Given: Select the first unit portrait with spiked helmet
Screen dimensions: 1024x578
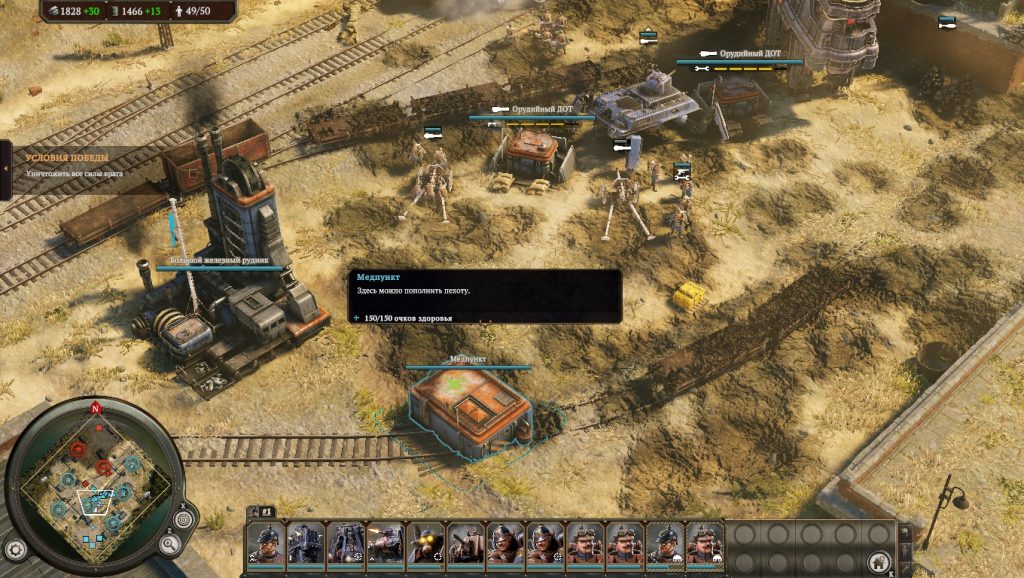Looking at the screenshot, I should 265,544.
